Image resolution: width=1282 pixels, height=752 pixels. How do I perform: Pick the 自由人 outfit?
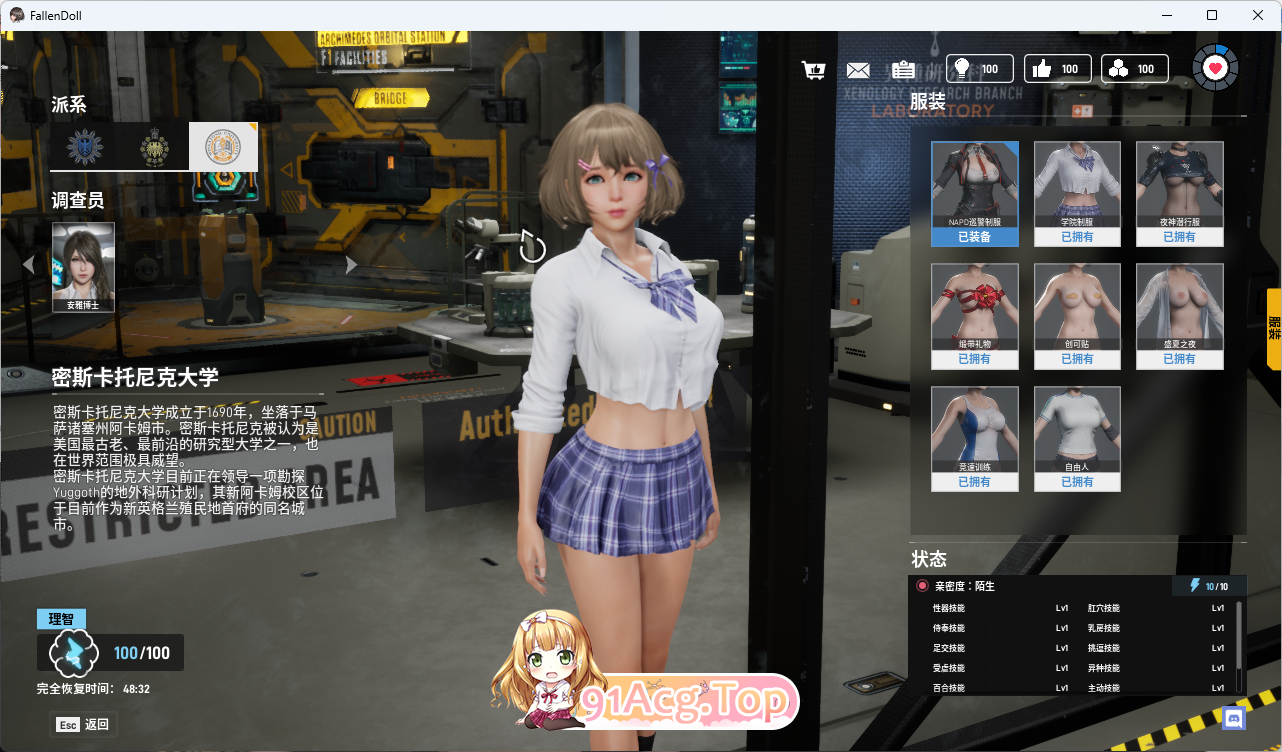(x=1077, y=438)
